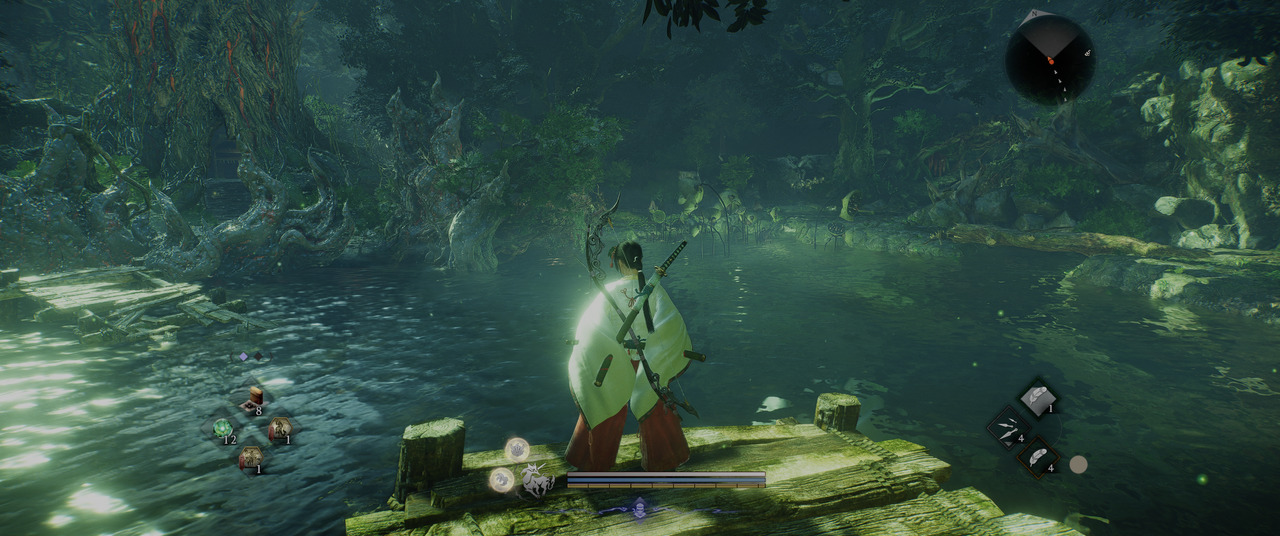This screenshot has width=1280, height=536.
Task: Select the right-hand talisman scroll shortcut
Action: 280,429
